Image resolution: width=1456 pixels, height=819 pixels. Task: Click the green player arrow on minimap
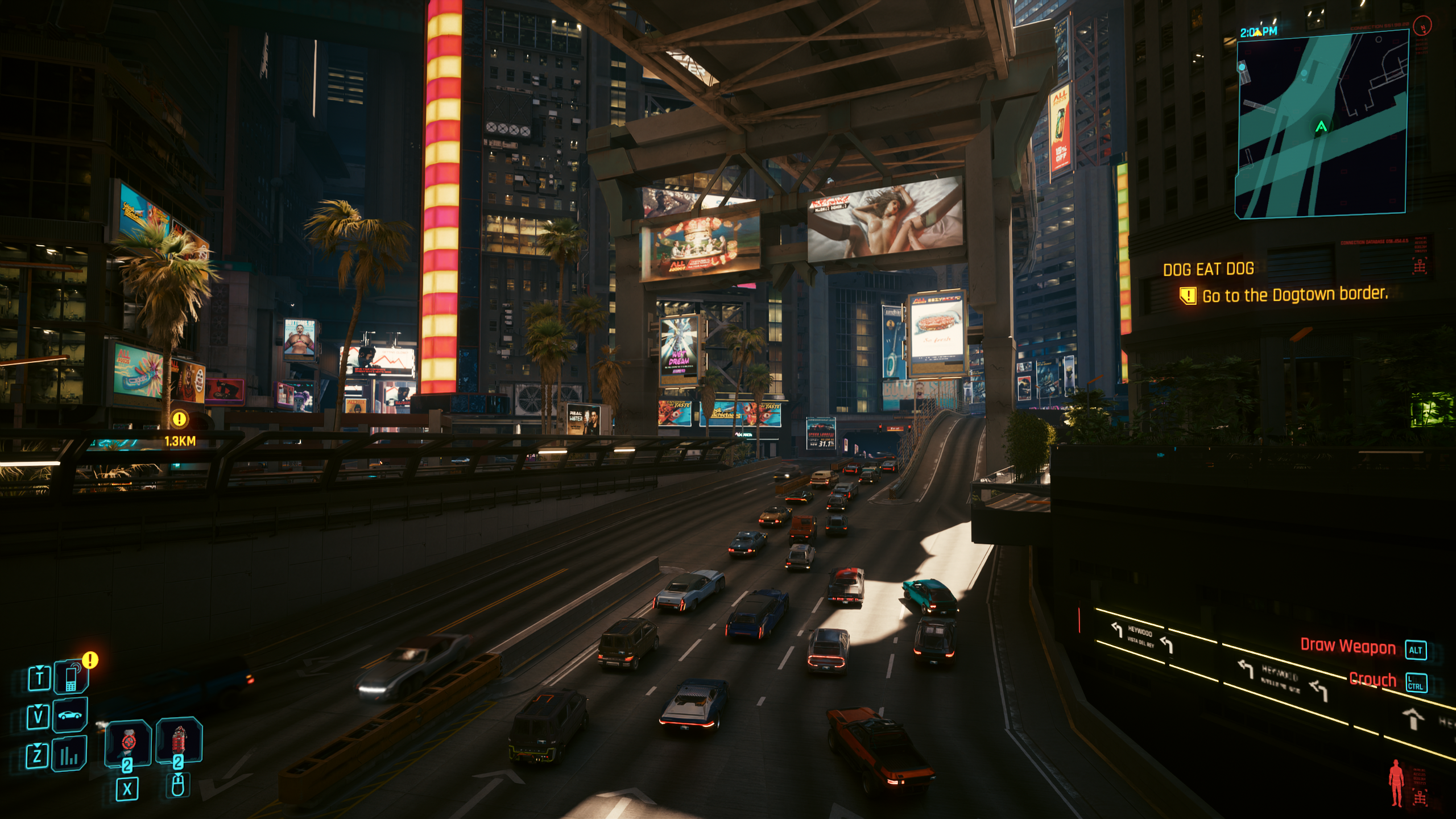[1321, 126]
